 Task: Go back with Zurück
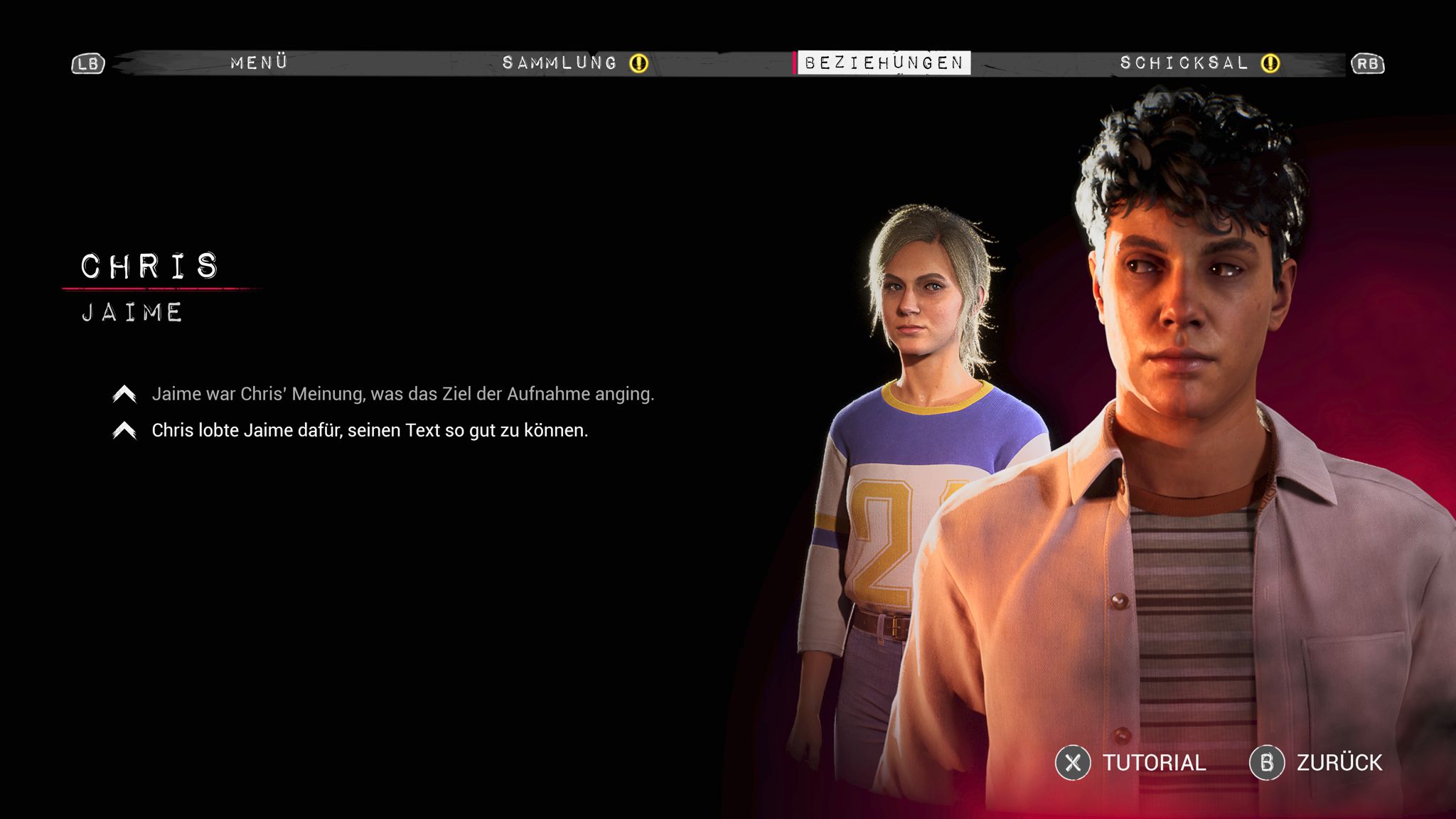click(x=1317, y=763)
